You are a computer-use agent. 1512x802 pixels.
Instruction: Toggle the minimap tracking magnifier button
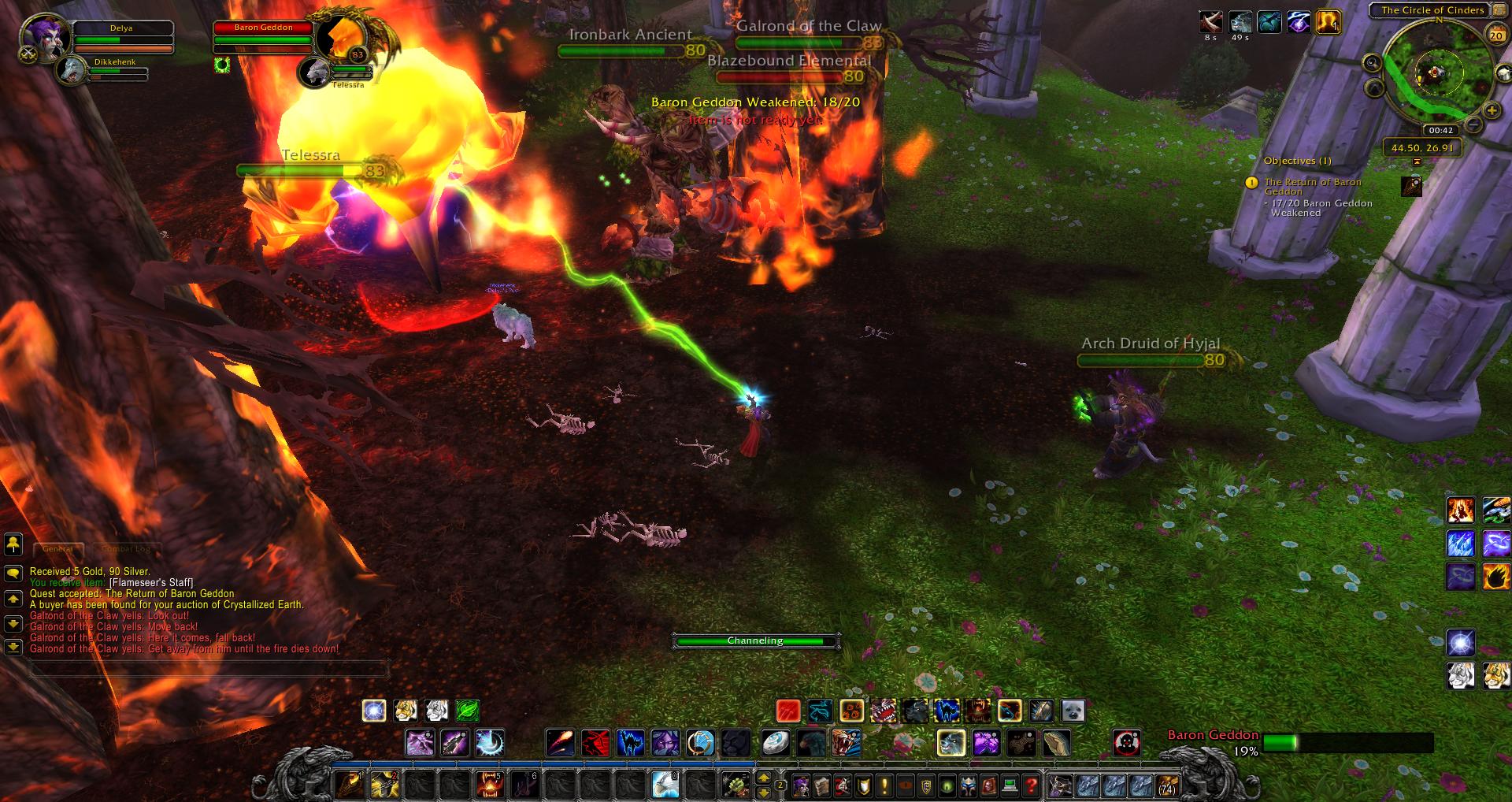(x=1372, y=63)
